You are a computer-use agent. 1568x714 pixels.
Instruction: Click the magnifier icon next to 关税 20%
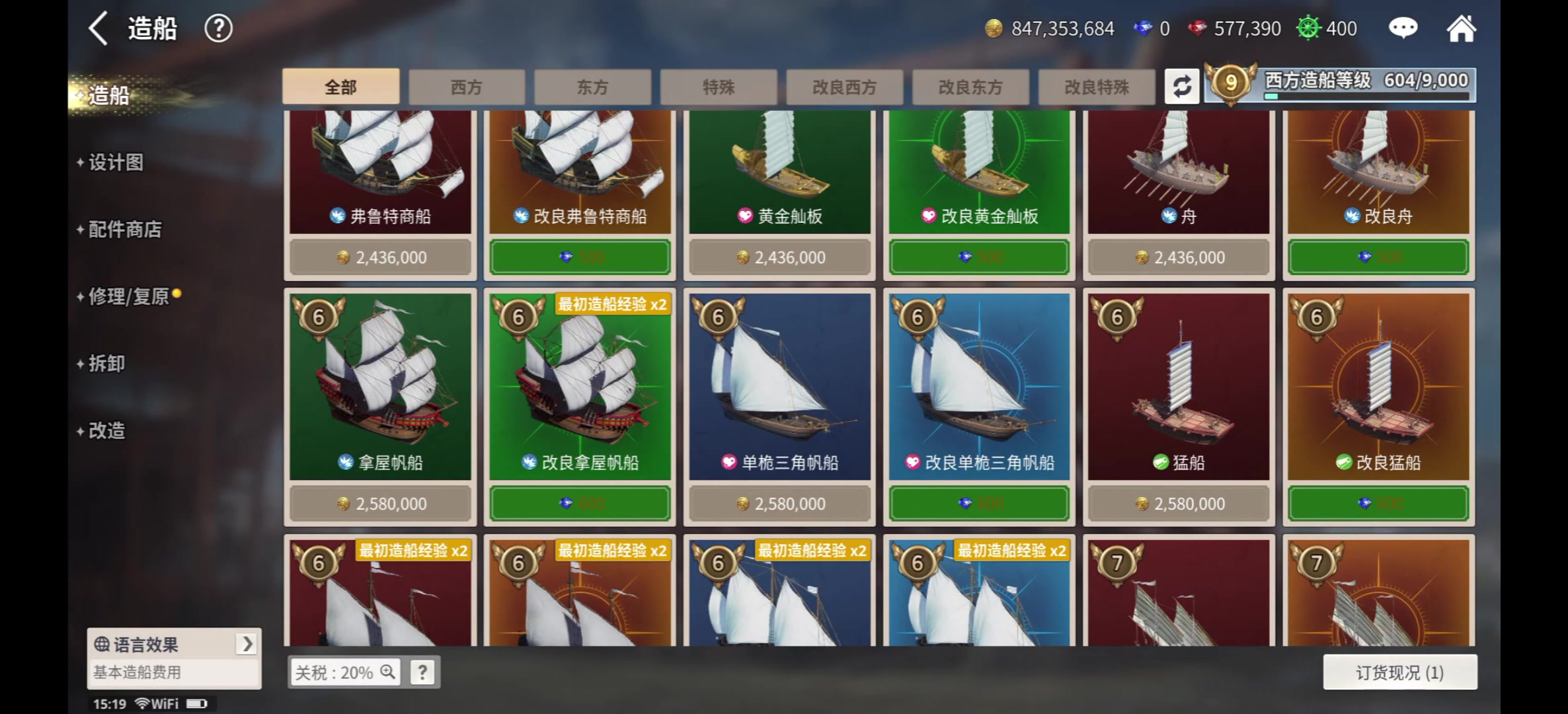click(386, 672)
